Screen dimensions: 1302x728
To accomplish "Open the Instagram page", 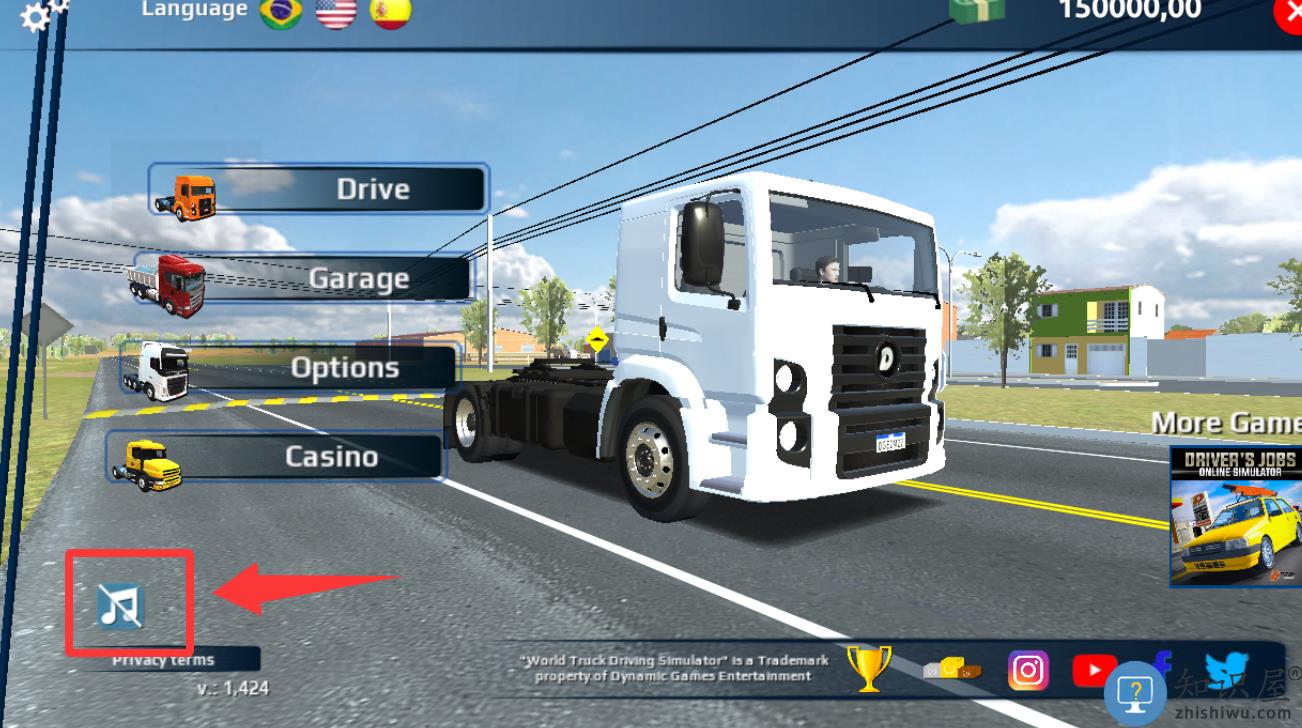I will coord(1028,670).
